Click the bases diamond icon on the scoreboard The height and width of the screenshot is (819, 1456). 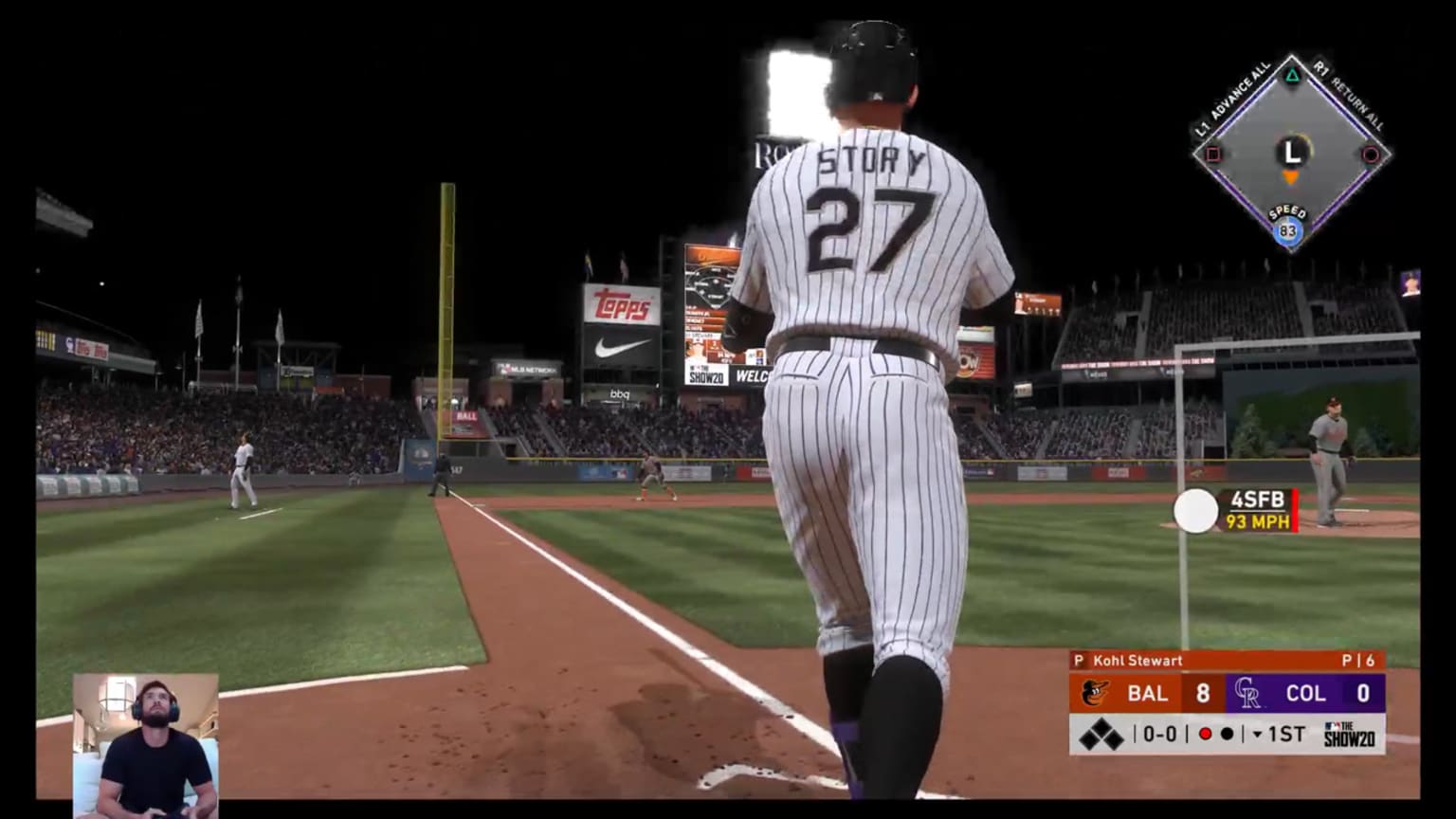coord(1101,733)
